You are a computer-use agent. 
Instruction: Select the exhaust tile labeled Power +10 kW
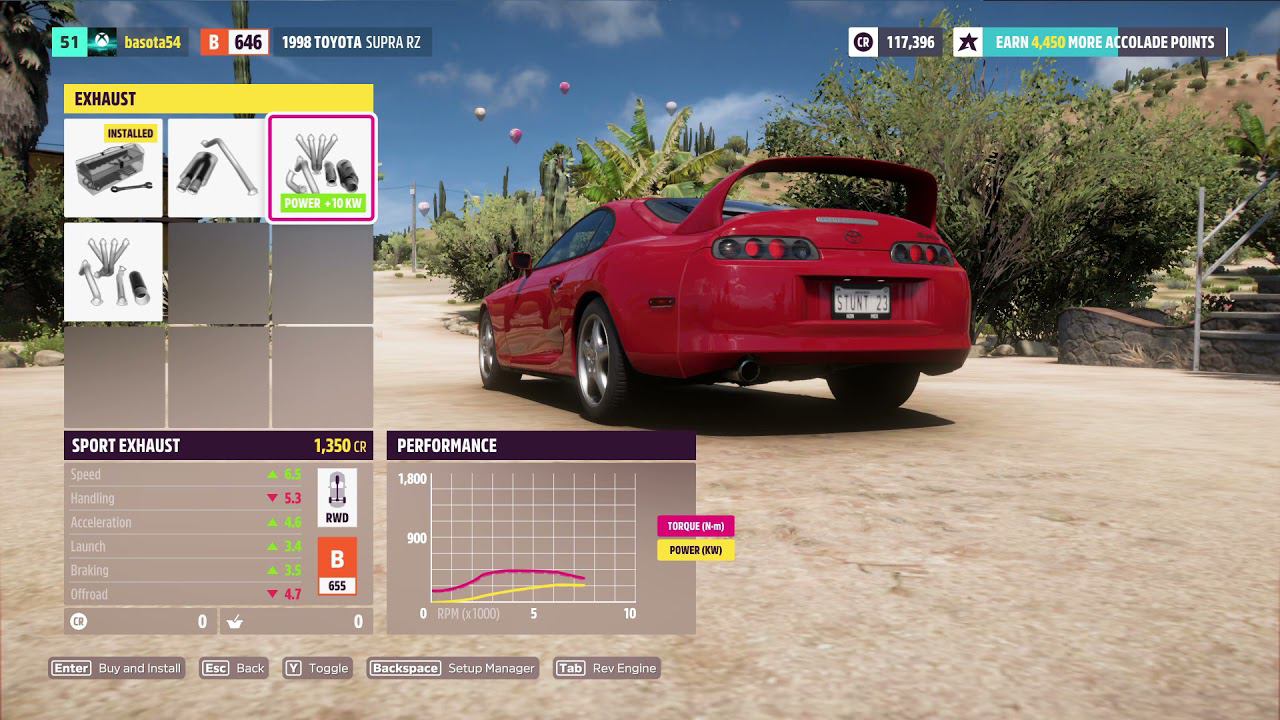pos(321,168)
